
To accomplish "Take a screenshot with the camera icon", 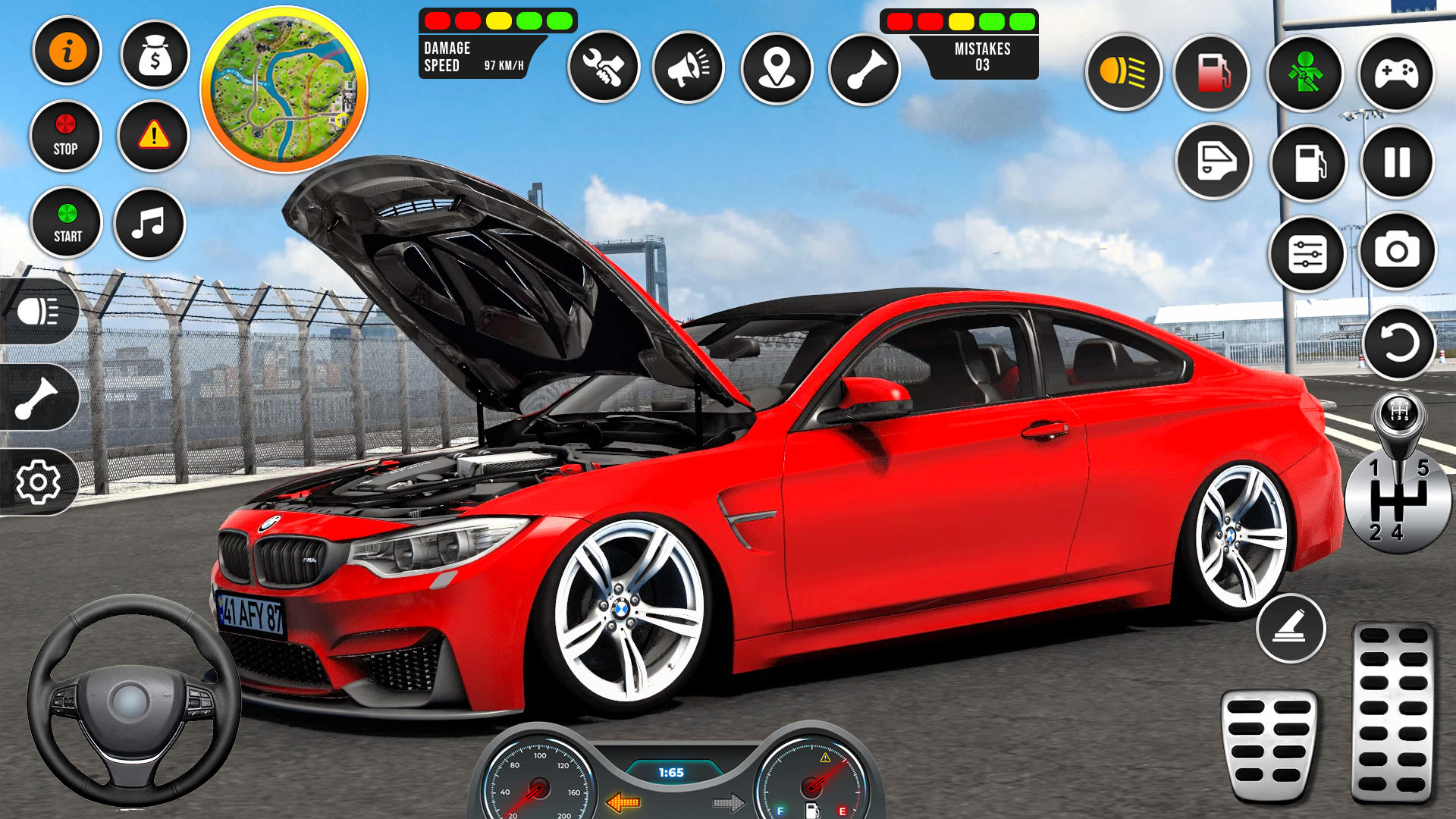I will [x=1396, y=250].
